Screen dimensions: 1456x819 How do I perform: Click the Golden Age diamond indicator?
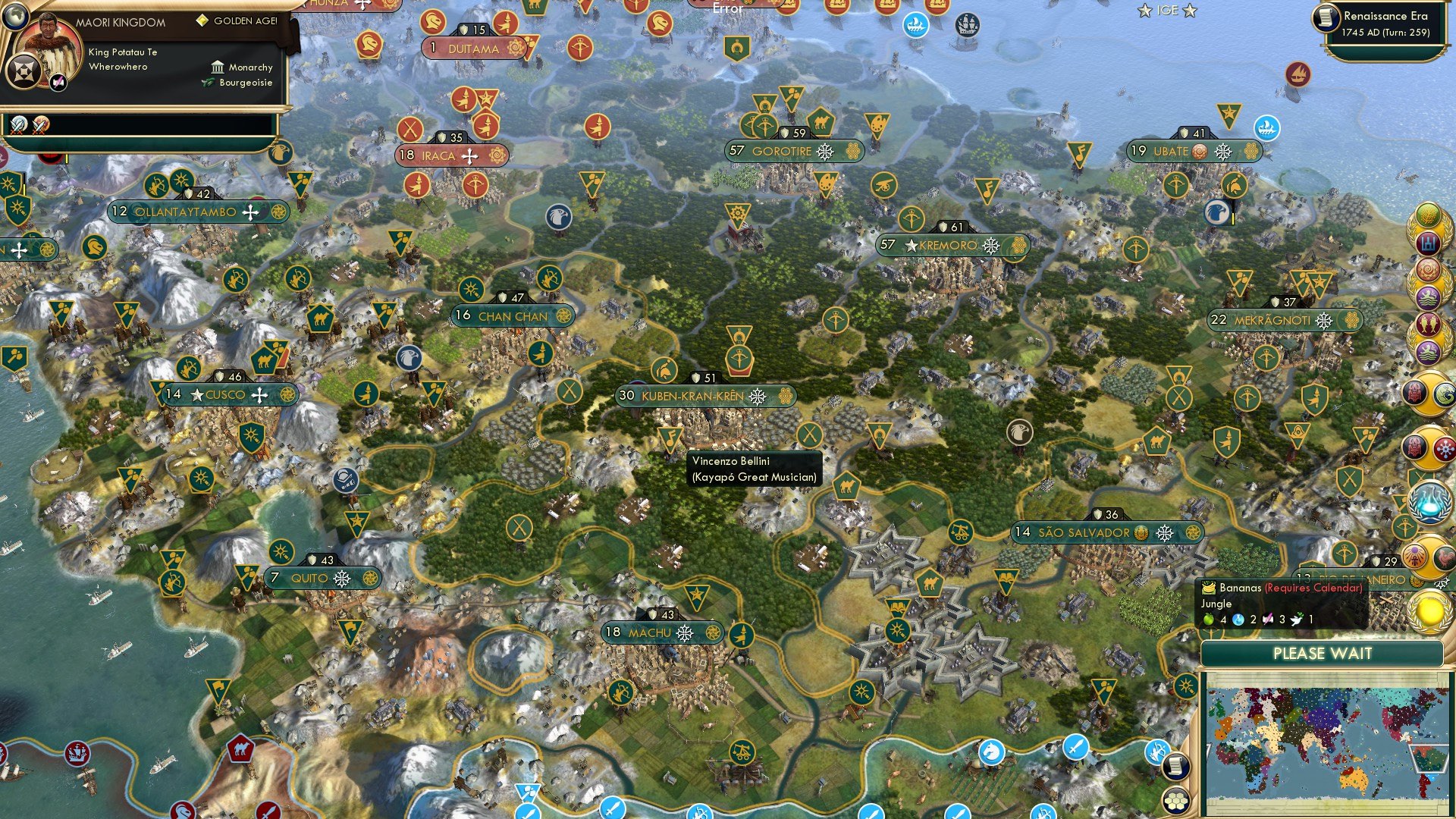[x=202, y=22]
